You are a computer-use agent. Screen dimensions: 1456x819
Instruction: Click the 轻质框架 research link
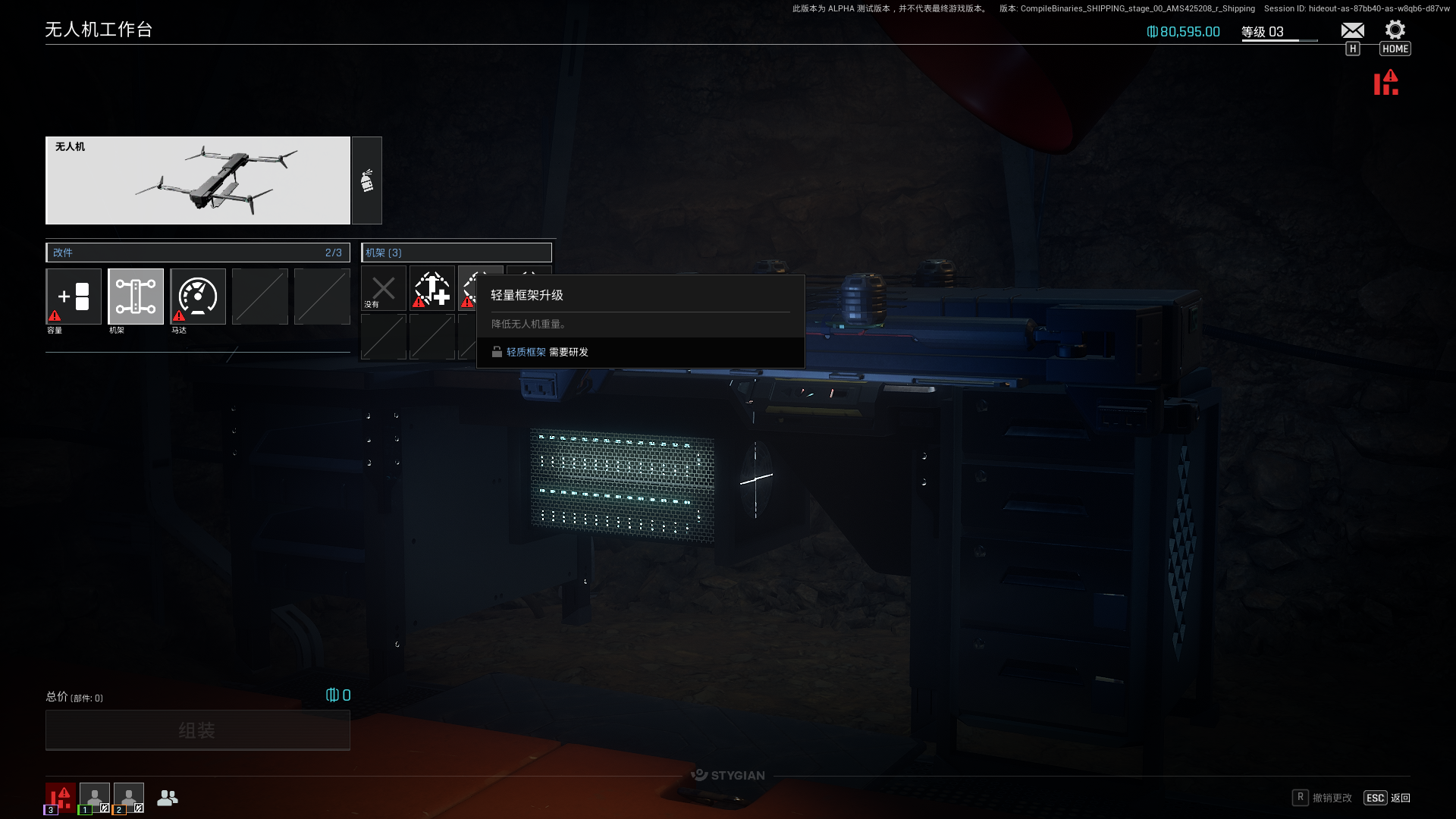coord(526,353)
